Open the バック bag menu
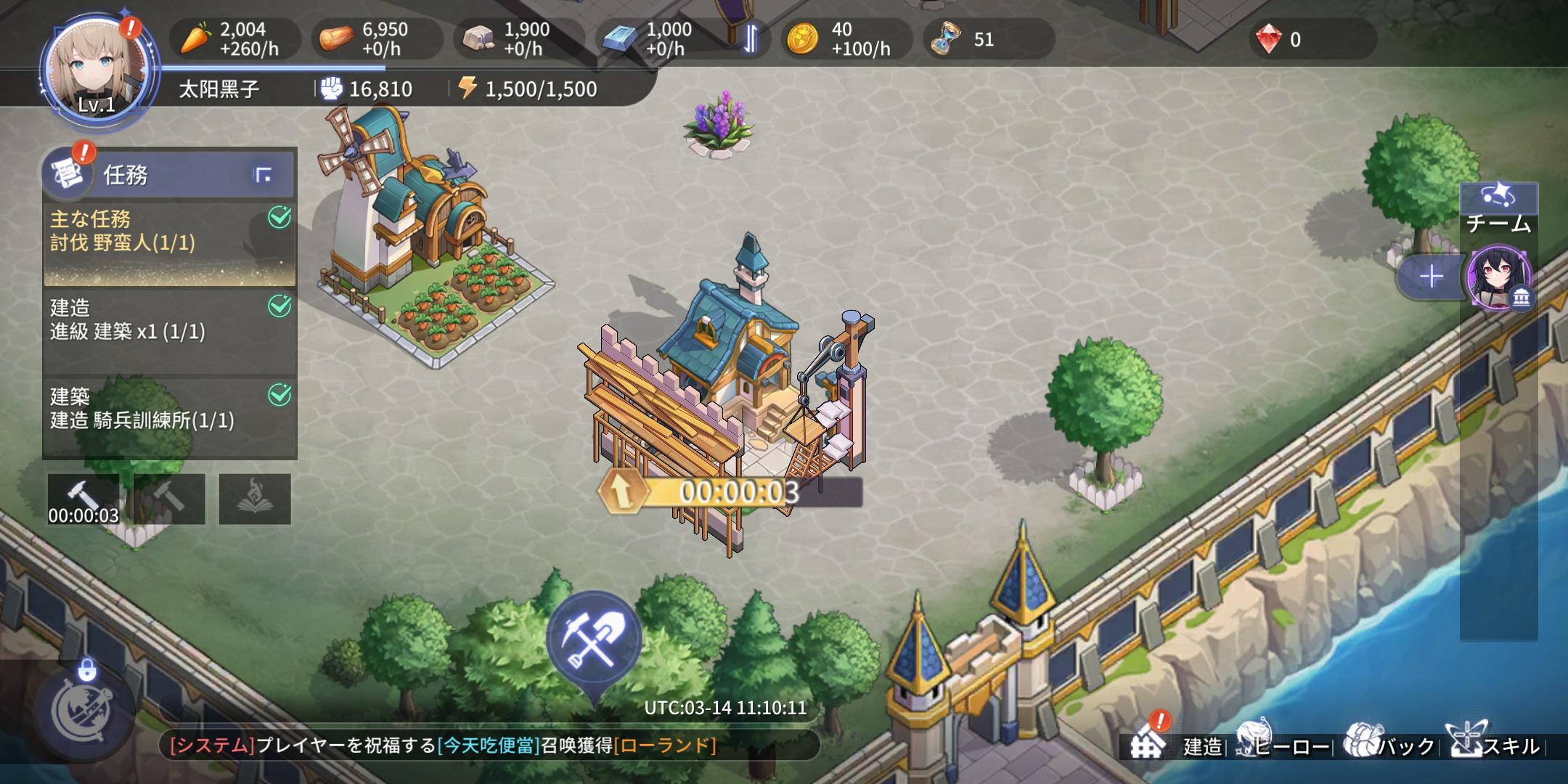Viewport: 1568px width, 784px height. coord(1389,745)
